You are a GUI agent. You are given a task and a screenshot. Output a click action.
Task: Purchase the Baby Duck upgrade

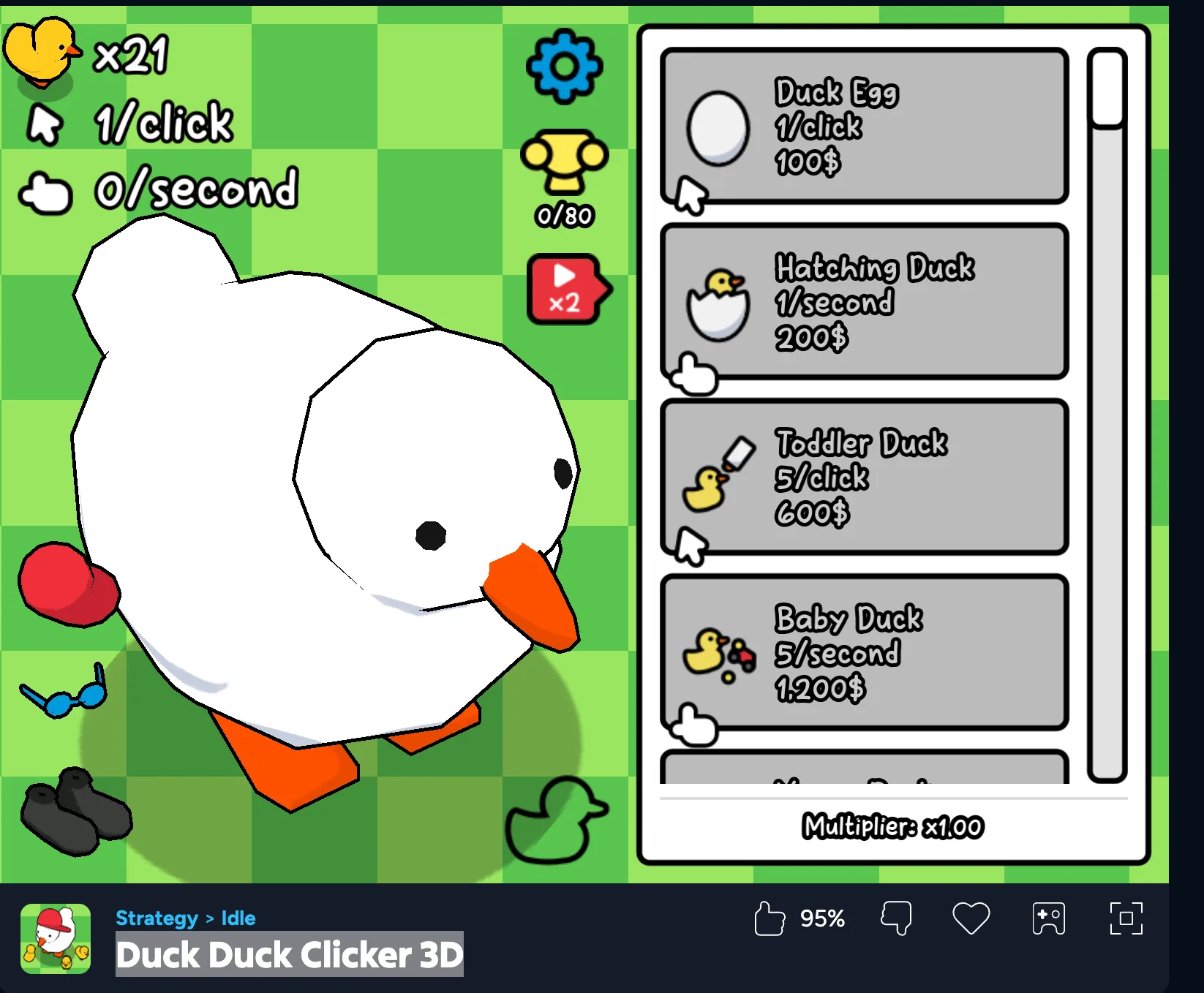[864, 653]
